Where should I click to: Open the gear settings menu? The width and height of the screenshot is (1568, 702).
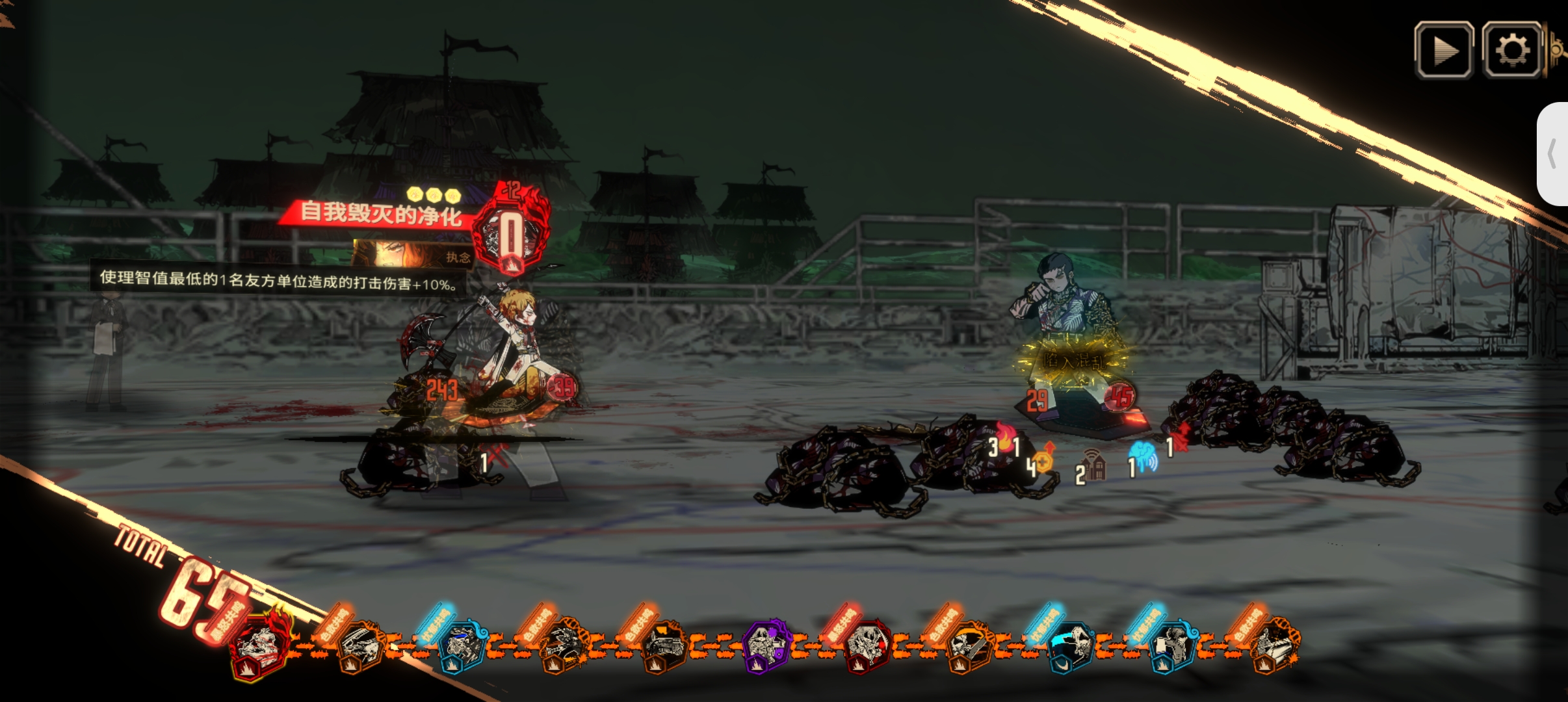click(1511, 50)
